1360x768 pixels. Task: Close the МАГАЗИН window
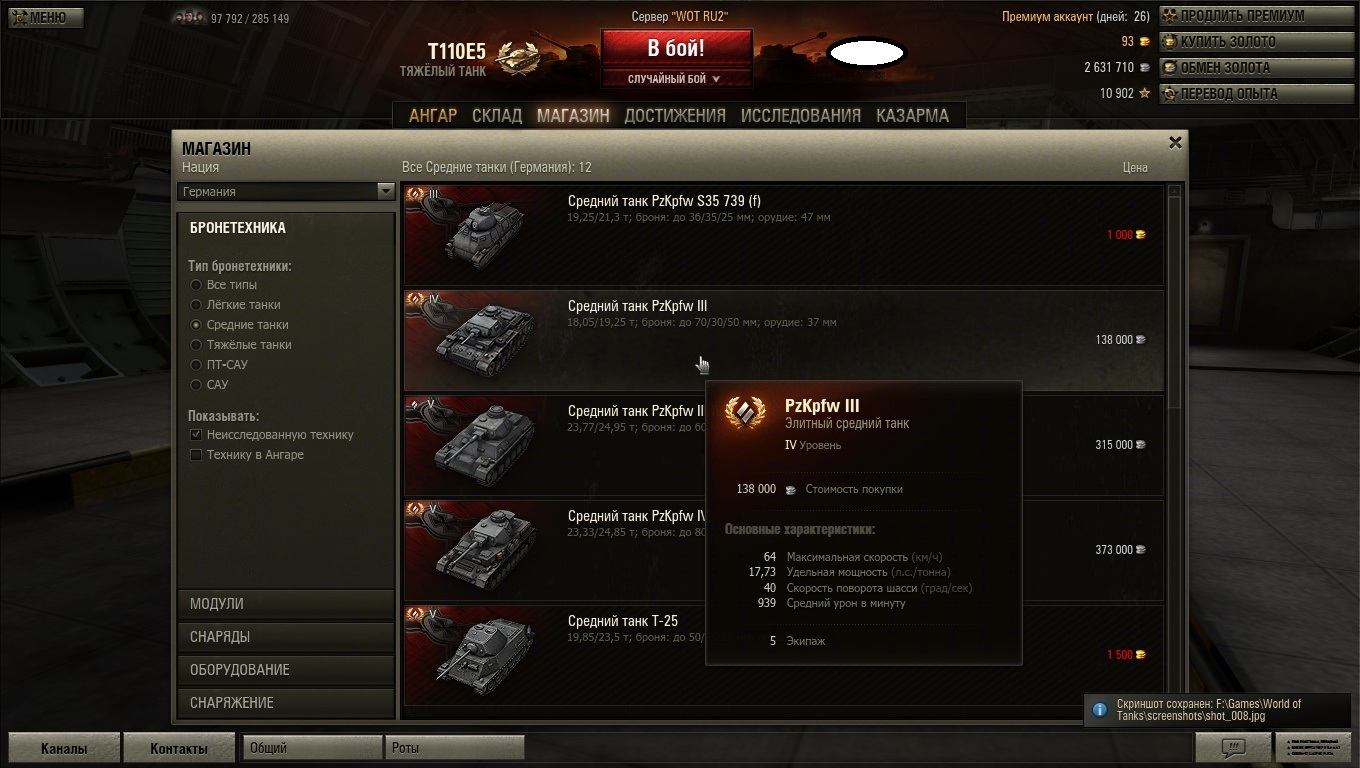1176,143
